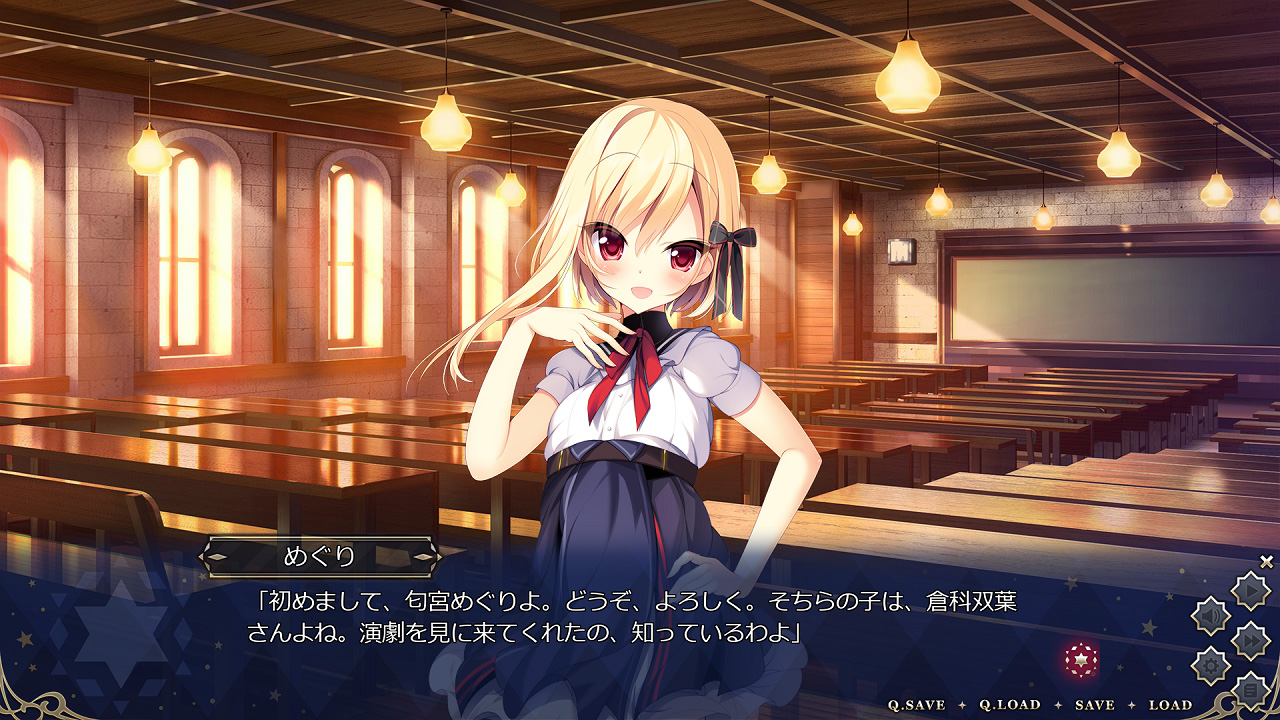Replay voice with the speaker icon

1211,615
